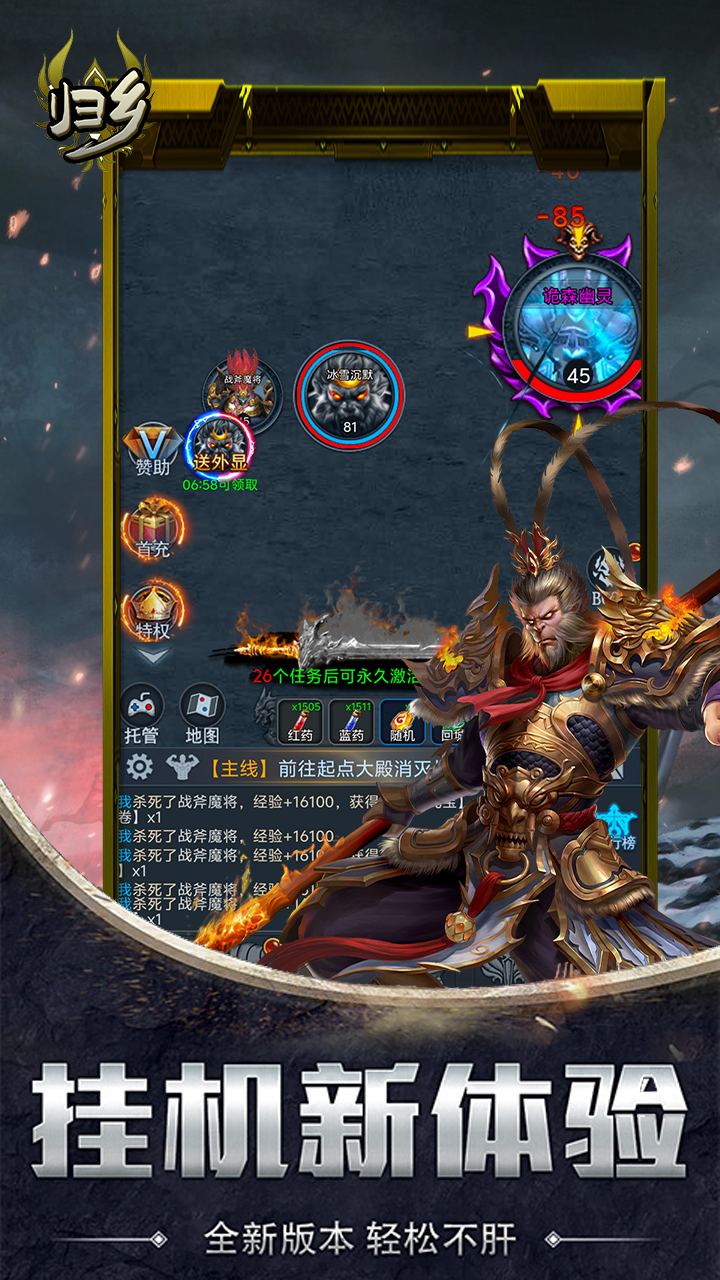Image resolution: width=720 pixels, height=1280 pixels.
Task: Open the 赞助 sponsor menu
Action: point(153,446)
